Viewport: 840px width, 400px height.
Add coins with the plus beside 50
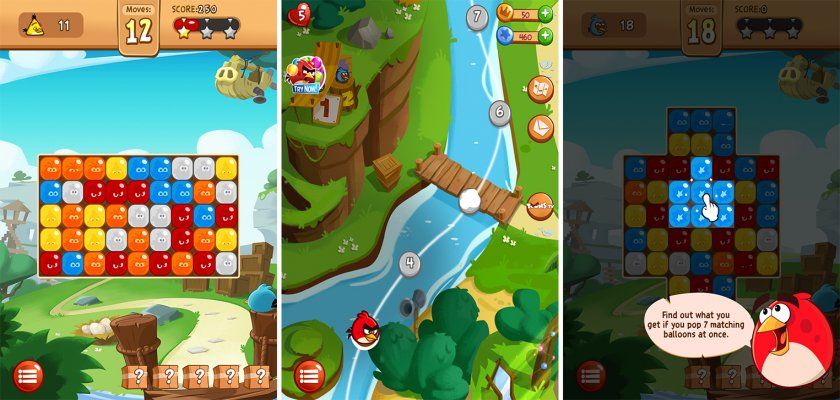click(x=546, y=14)
